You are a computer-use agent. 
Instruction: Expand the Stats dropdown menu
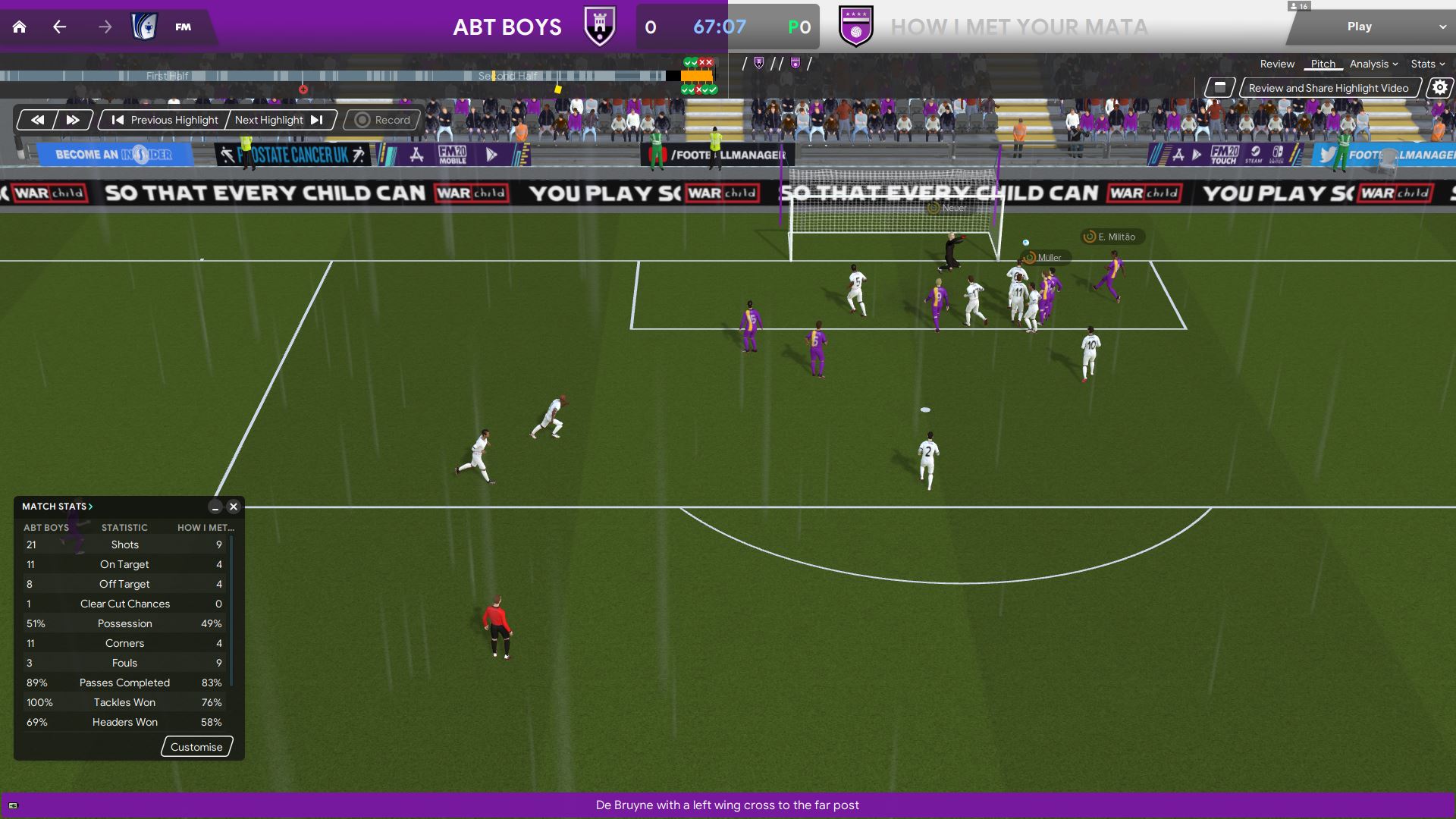(x=1427, y=64)
